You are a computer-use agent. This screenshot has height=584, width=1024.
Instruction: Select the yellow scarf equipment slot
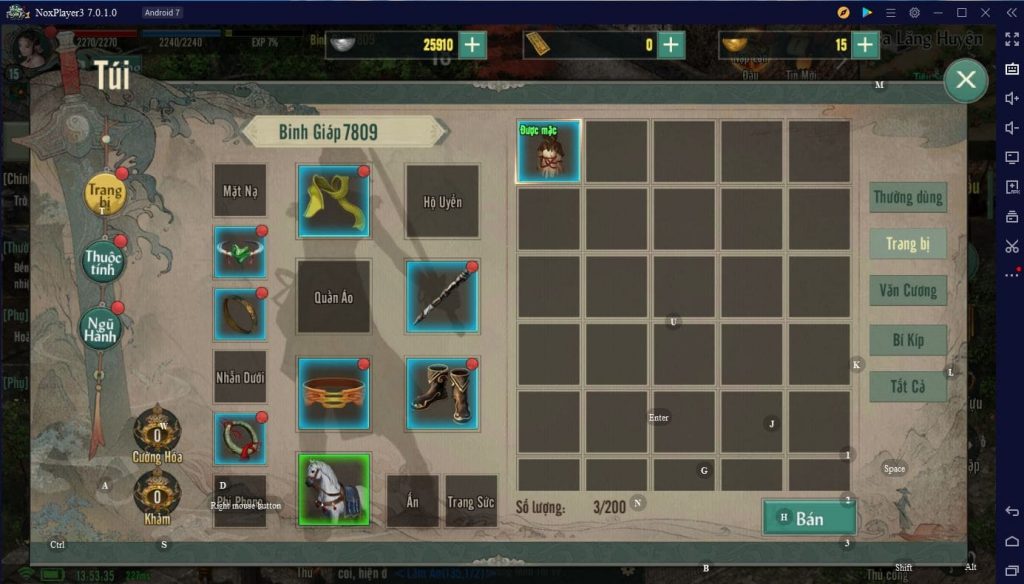[334, 201]
